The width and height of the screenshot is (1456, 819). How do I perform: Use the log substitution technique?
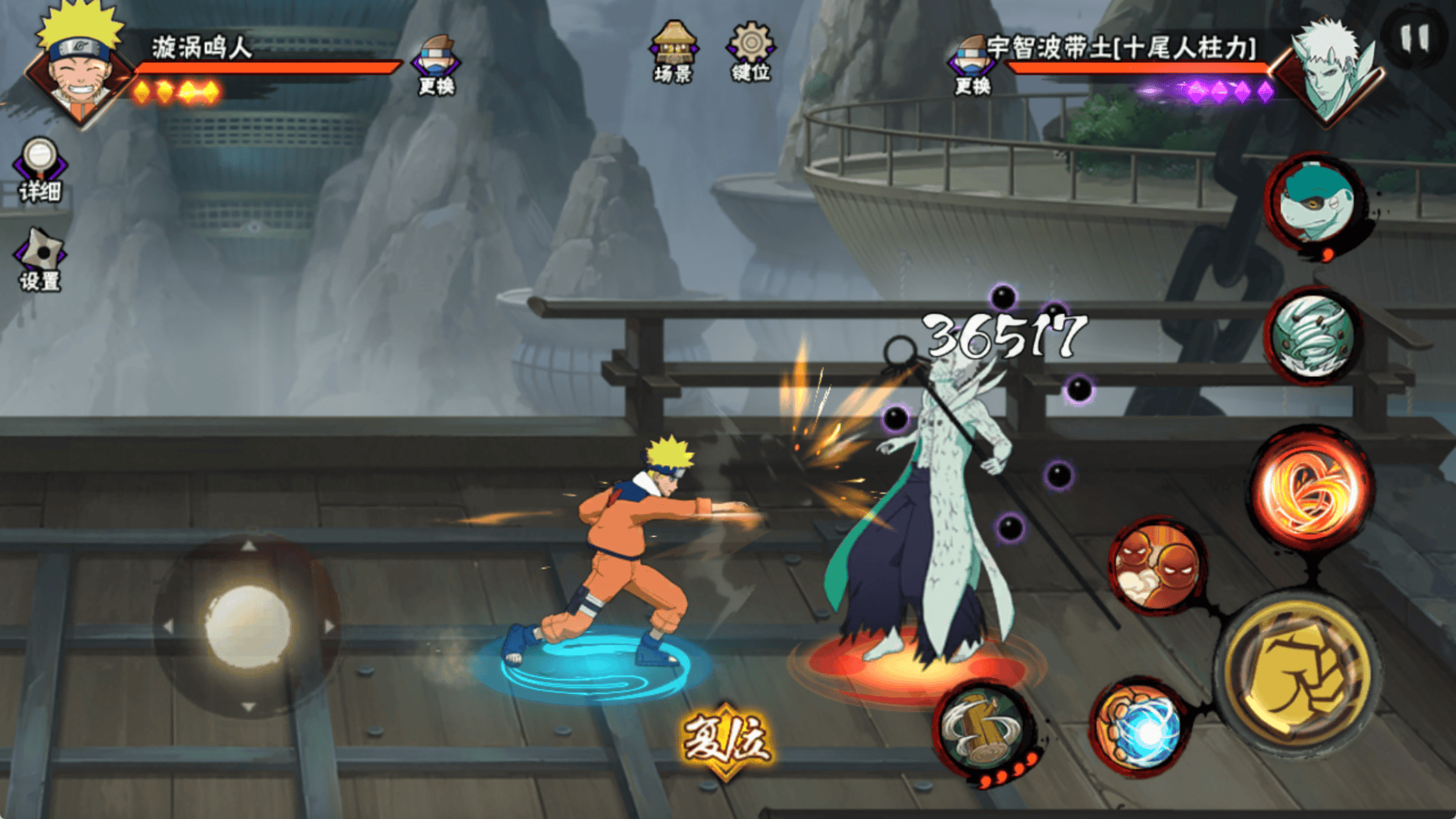(x=984, y=731)
